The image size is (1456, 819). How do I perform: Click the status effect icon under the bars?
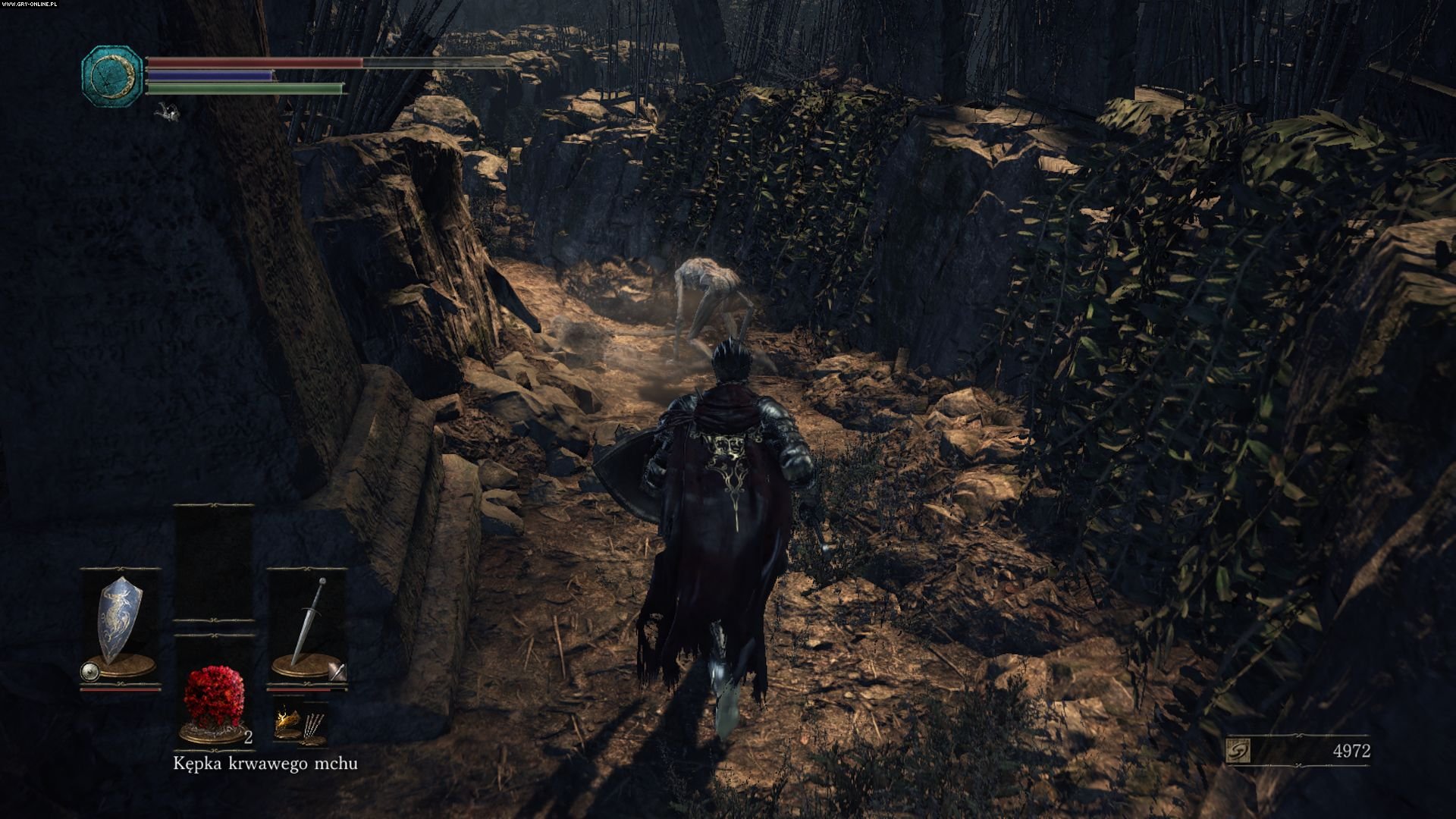tap(168, 113)
